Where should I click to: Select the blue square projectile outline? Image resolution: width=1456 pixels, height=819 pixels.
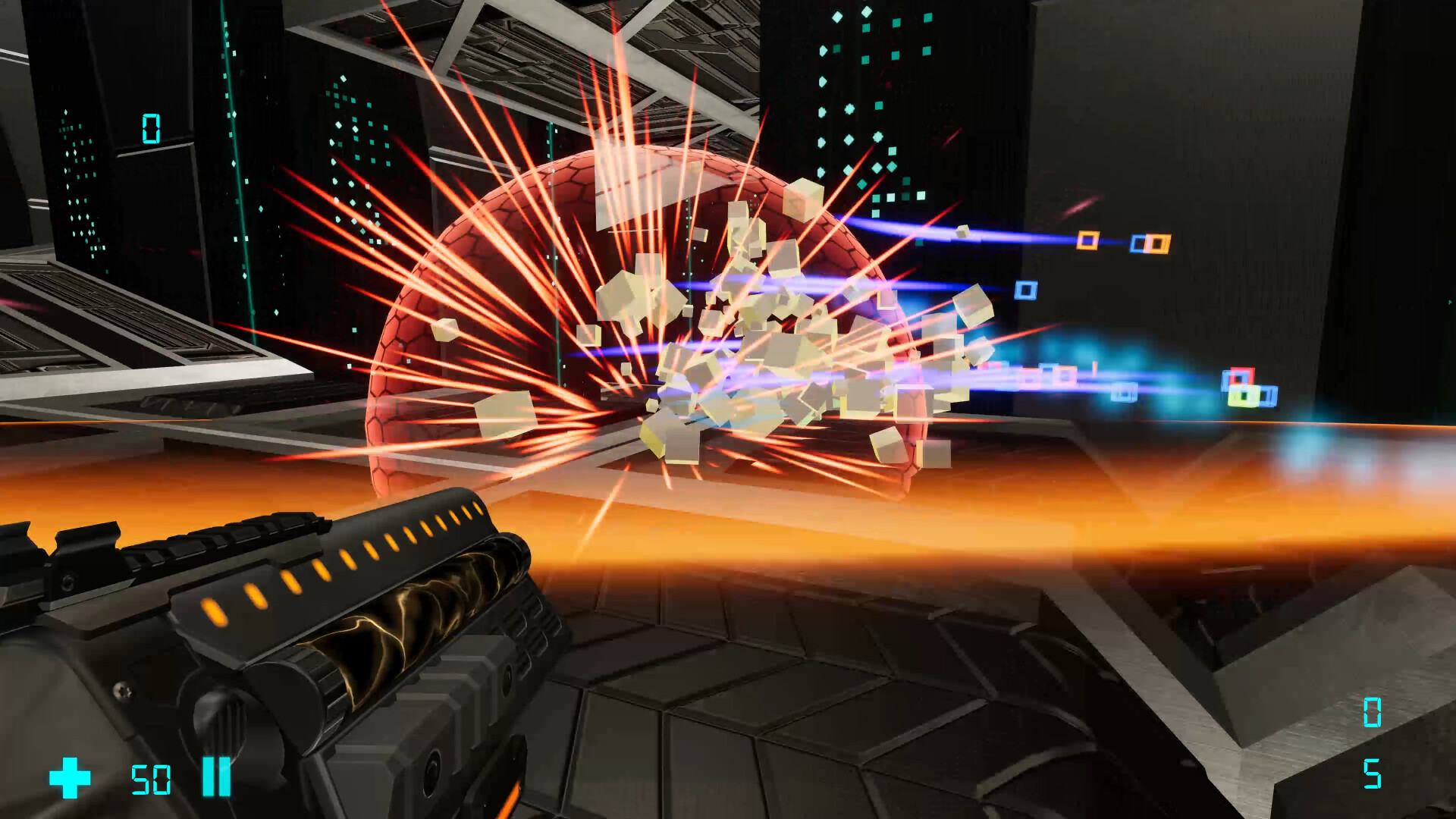coord(1026,290)
